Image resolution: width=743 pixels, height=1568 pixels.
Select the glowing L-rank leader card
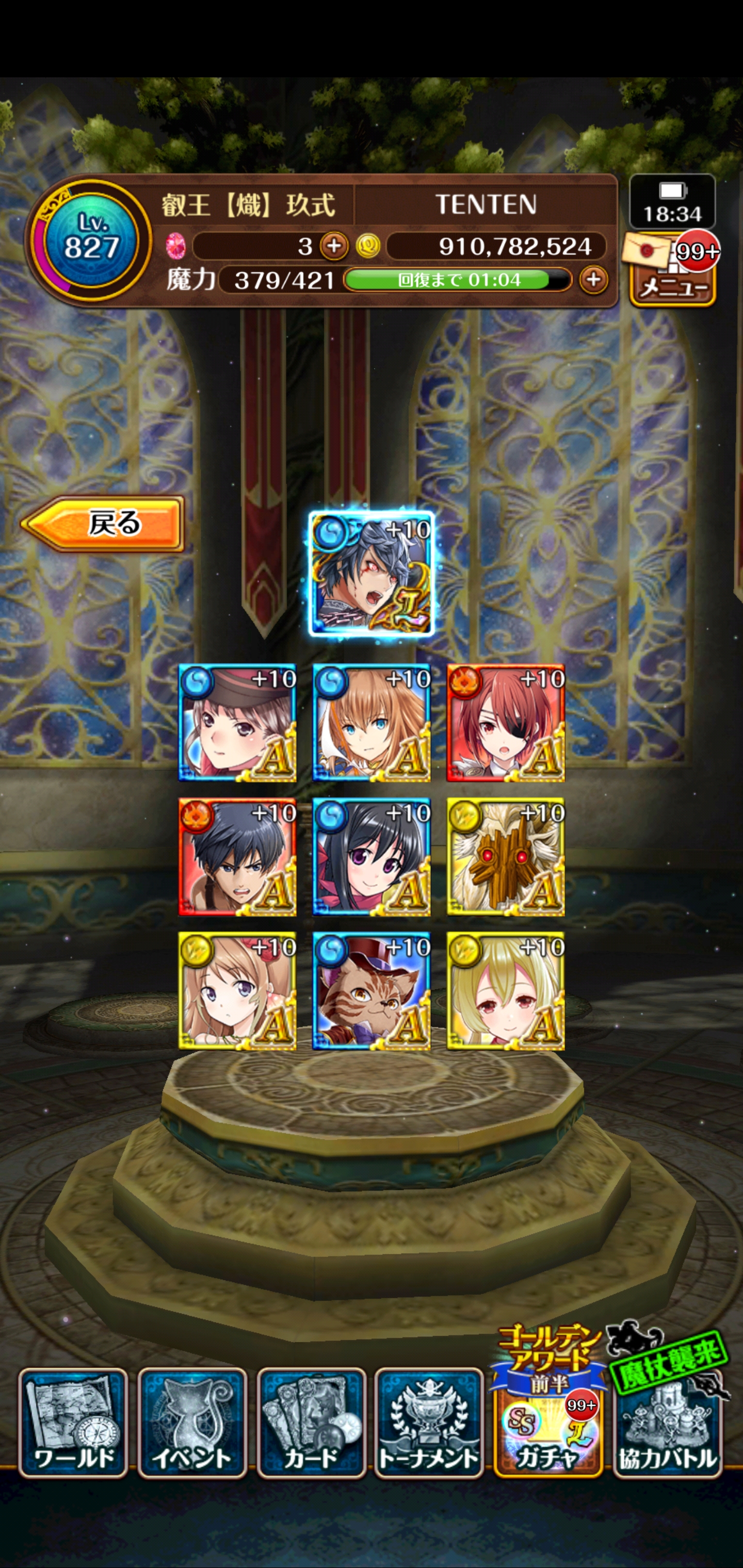coord(371,574)
